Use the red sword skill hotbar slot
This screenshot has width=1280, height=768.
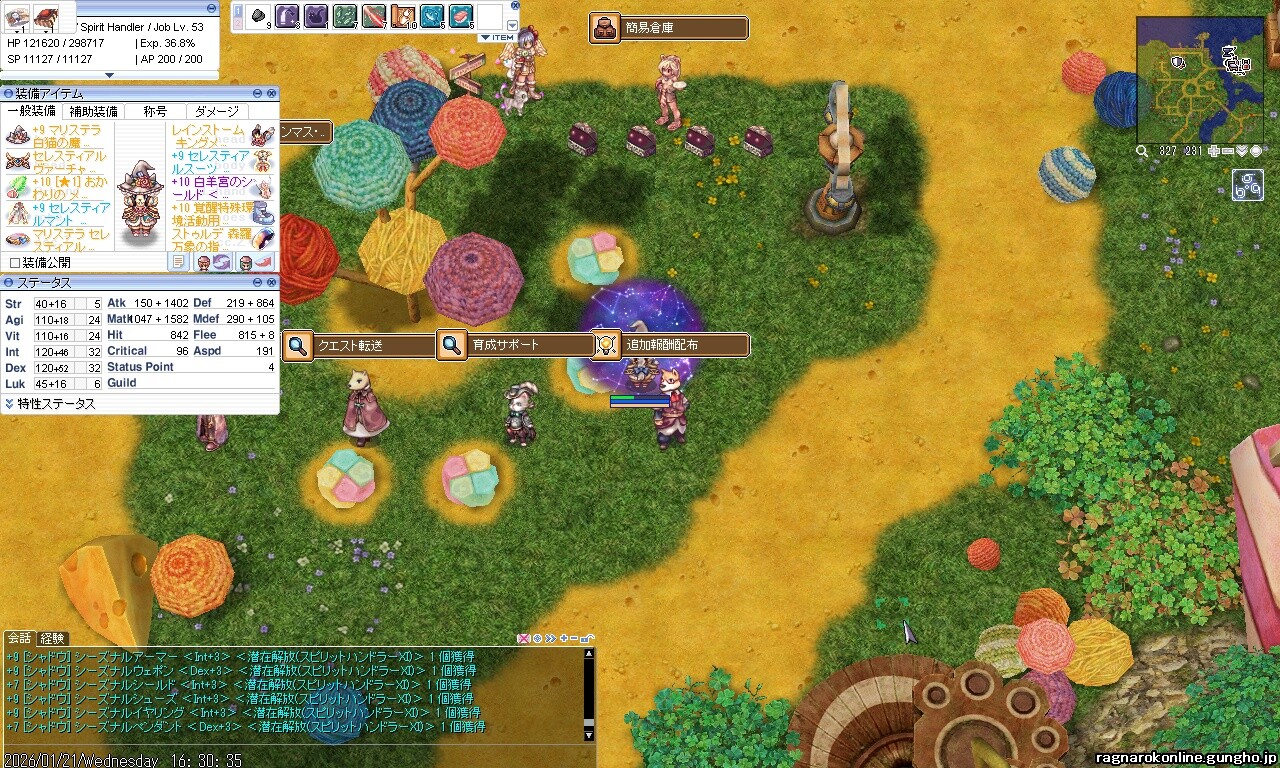374,16
